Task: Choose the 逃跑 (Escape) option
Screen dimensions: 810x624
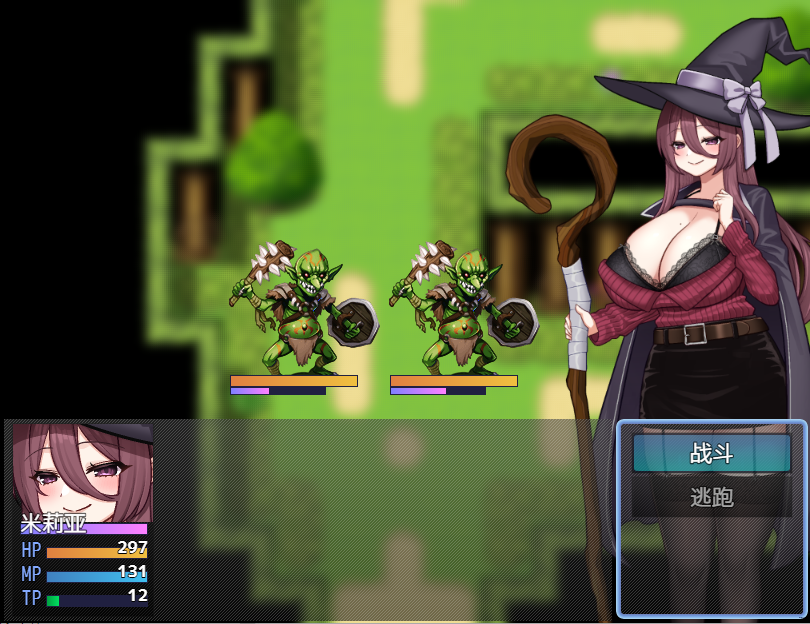Action: tap(711, 497)
